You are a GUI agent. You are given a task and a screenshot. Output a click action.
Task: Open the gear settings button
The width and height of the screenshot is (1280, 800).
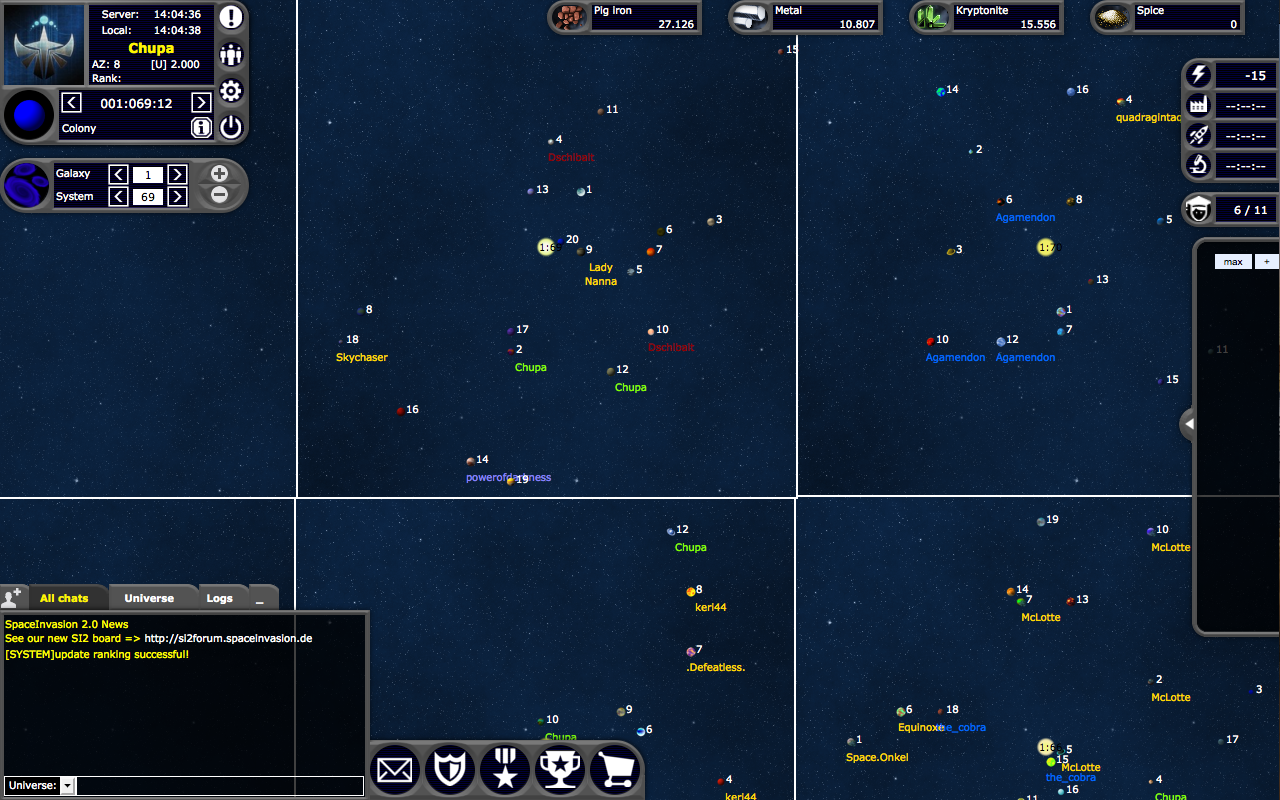(x=231, y=91)
